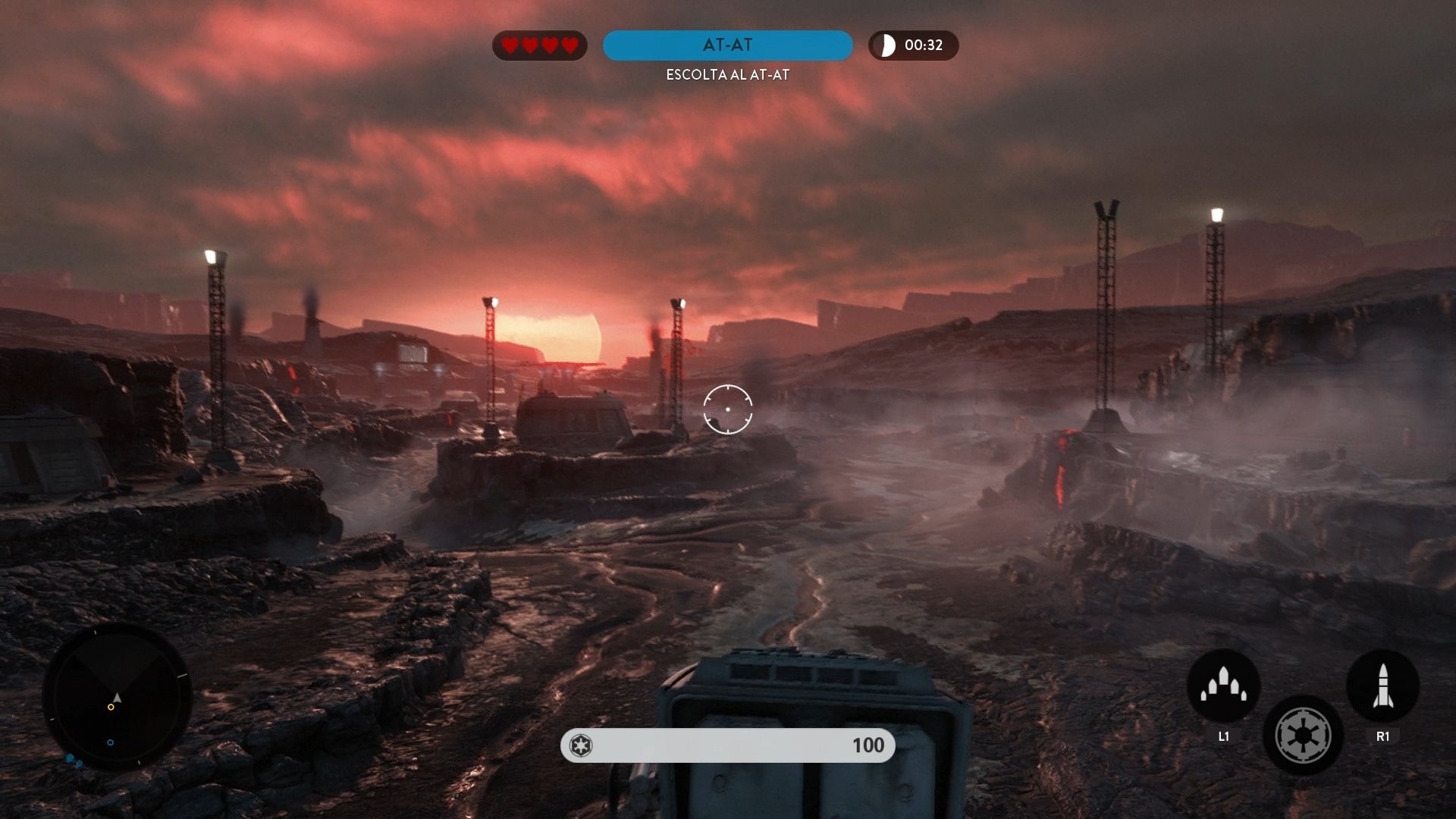The width and height of the screenshot is (1456, 819).
Task: Click the center crosshair reticle
Action: click(727, 409)
